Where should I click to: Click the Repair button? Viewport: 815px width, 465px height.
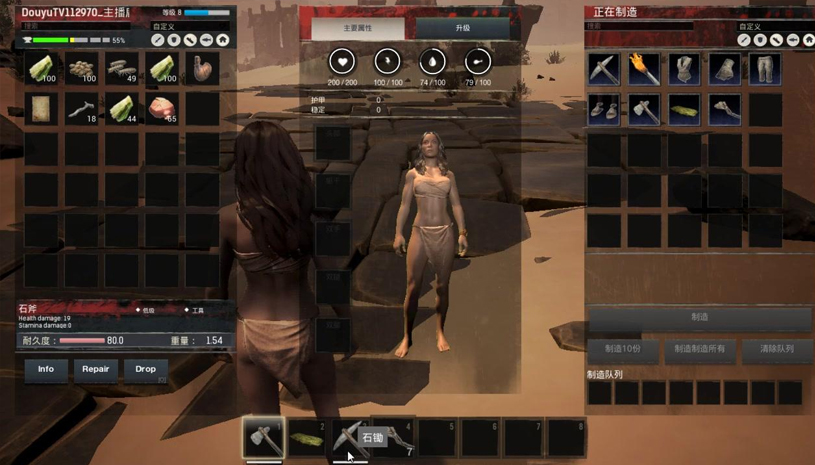pyautogui.click(x=96, y=369)
